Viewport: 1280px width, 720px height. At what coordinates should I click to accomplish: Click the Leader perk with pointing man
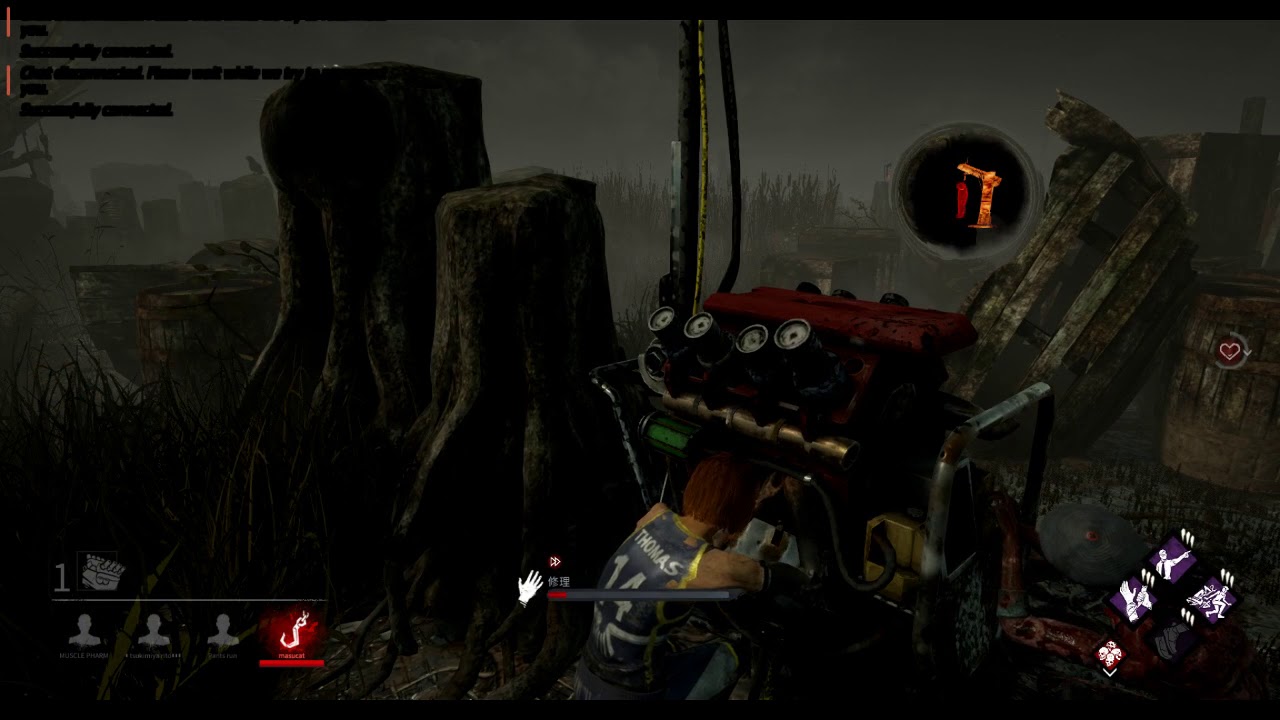coord(1173,562)
